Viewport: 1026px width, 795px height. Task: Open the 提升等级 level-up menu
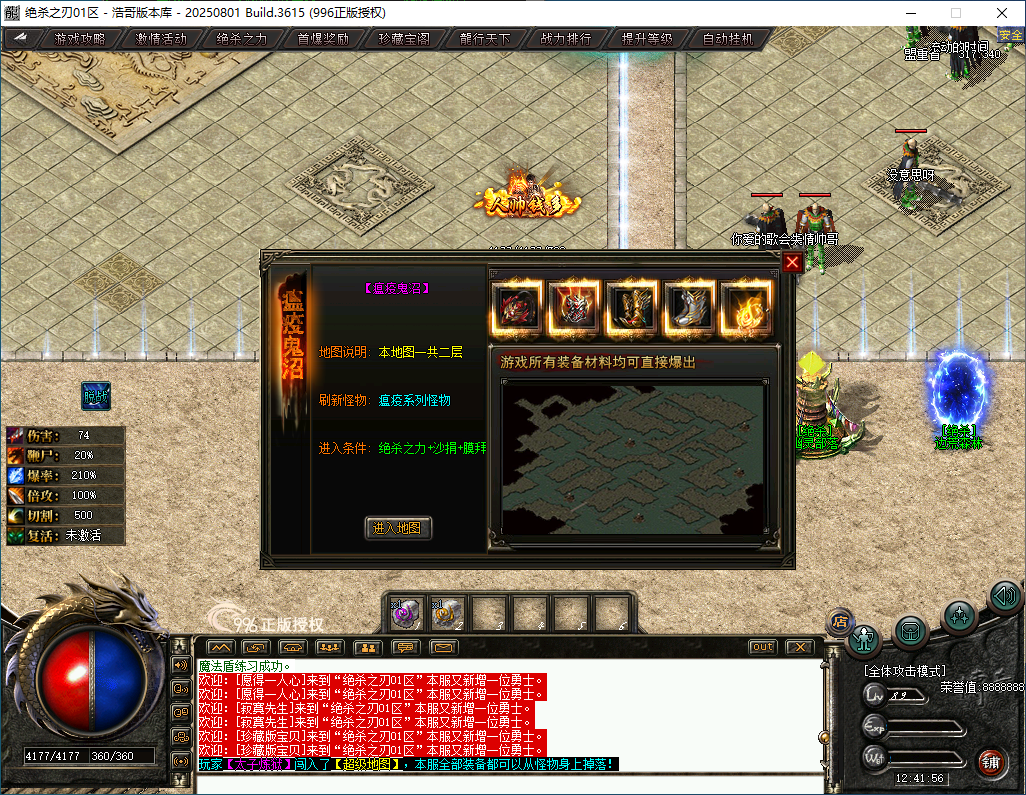647,39
